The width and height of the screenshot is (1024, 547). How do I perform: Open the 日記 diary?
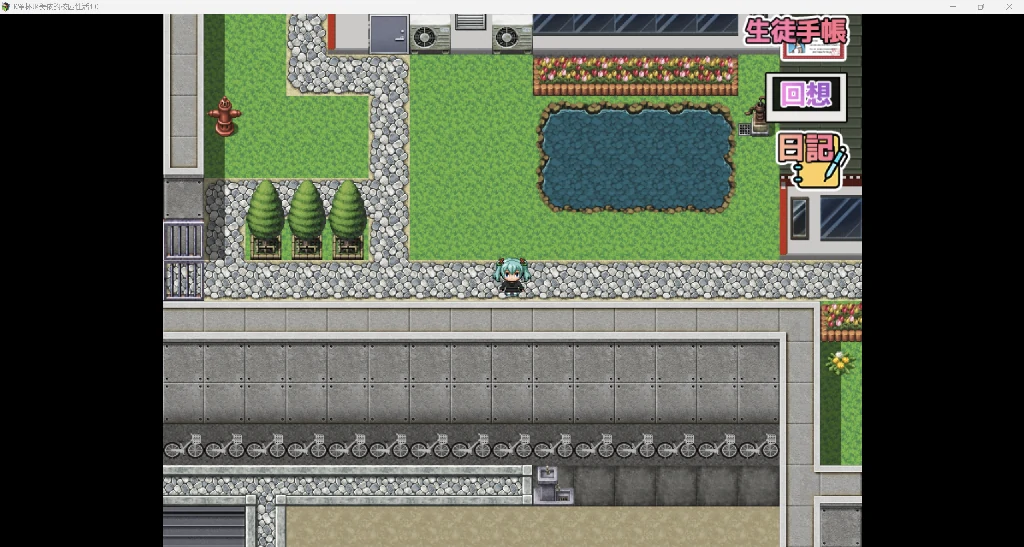tap(811, 159)
